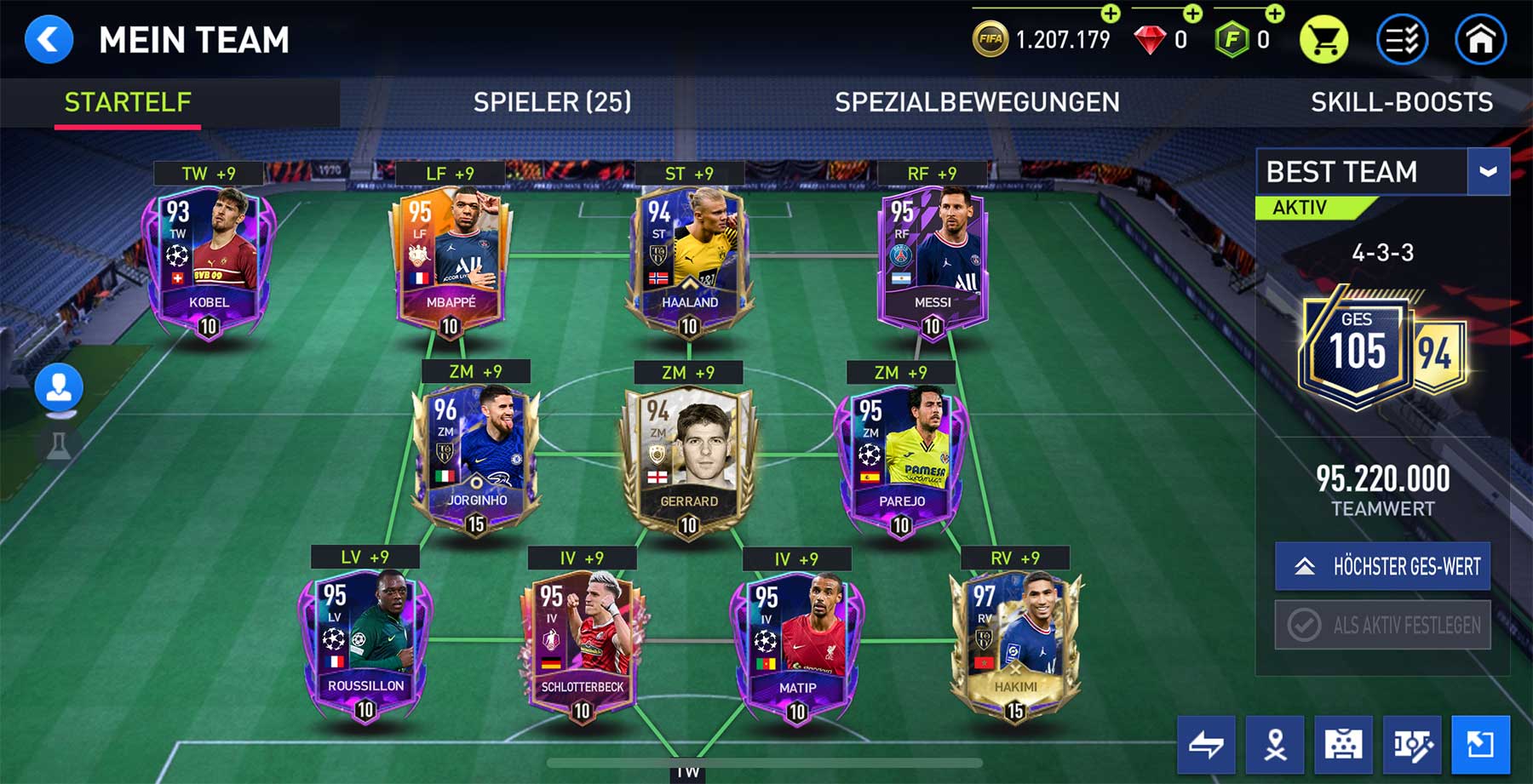Choose the Jorginho card
This screenshot has height=784, width=1533.
475,460
